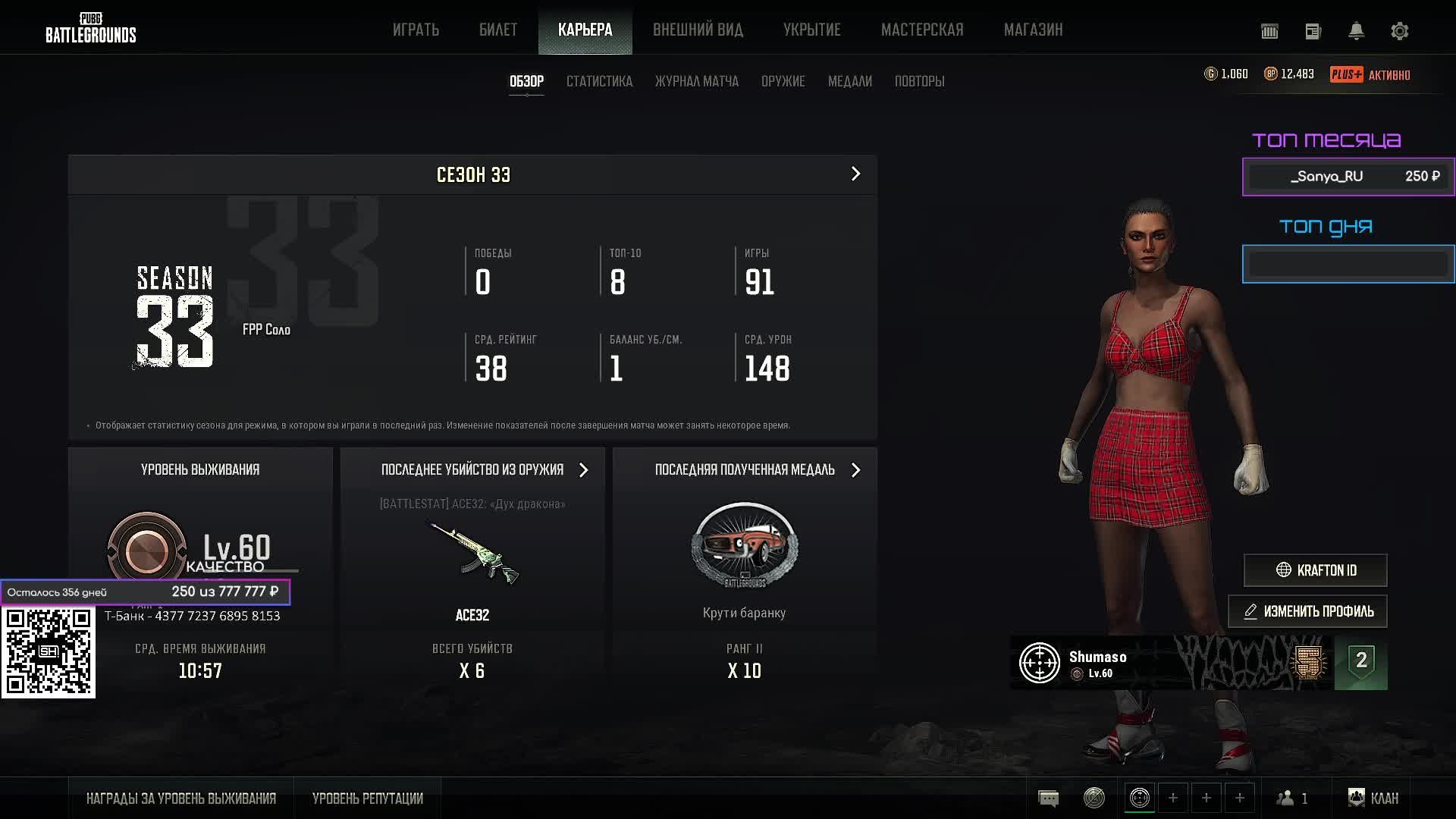Check notifications with the bell icon
The height and width of the screenshot is (819, 1456).
pyautogui.click(x=1356, y=31)
